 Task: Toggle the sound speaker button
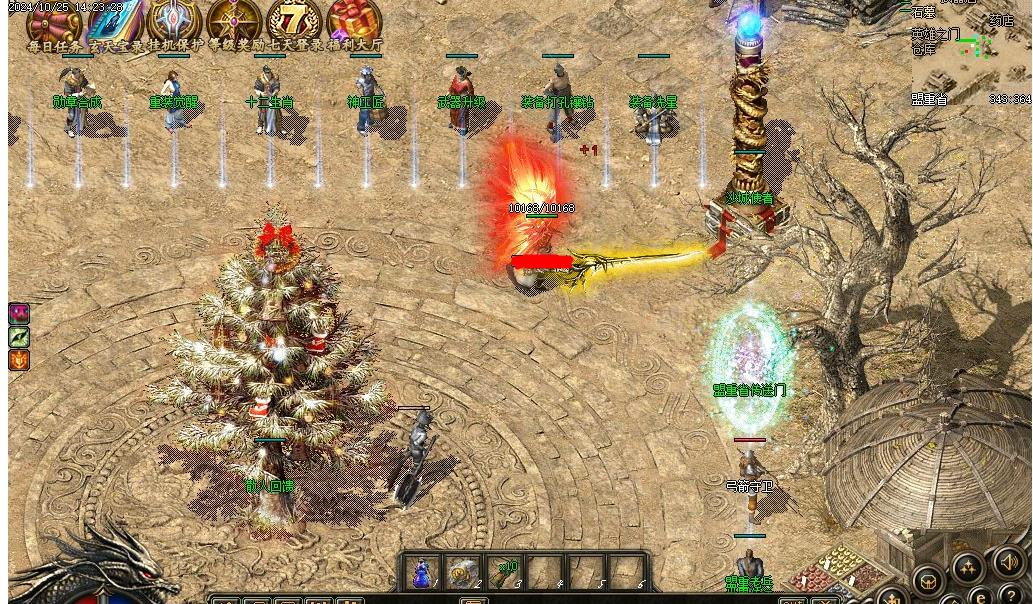(1009, 563)
